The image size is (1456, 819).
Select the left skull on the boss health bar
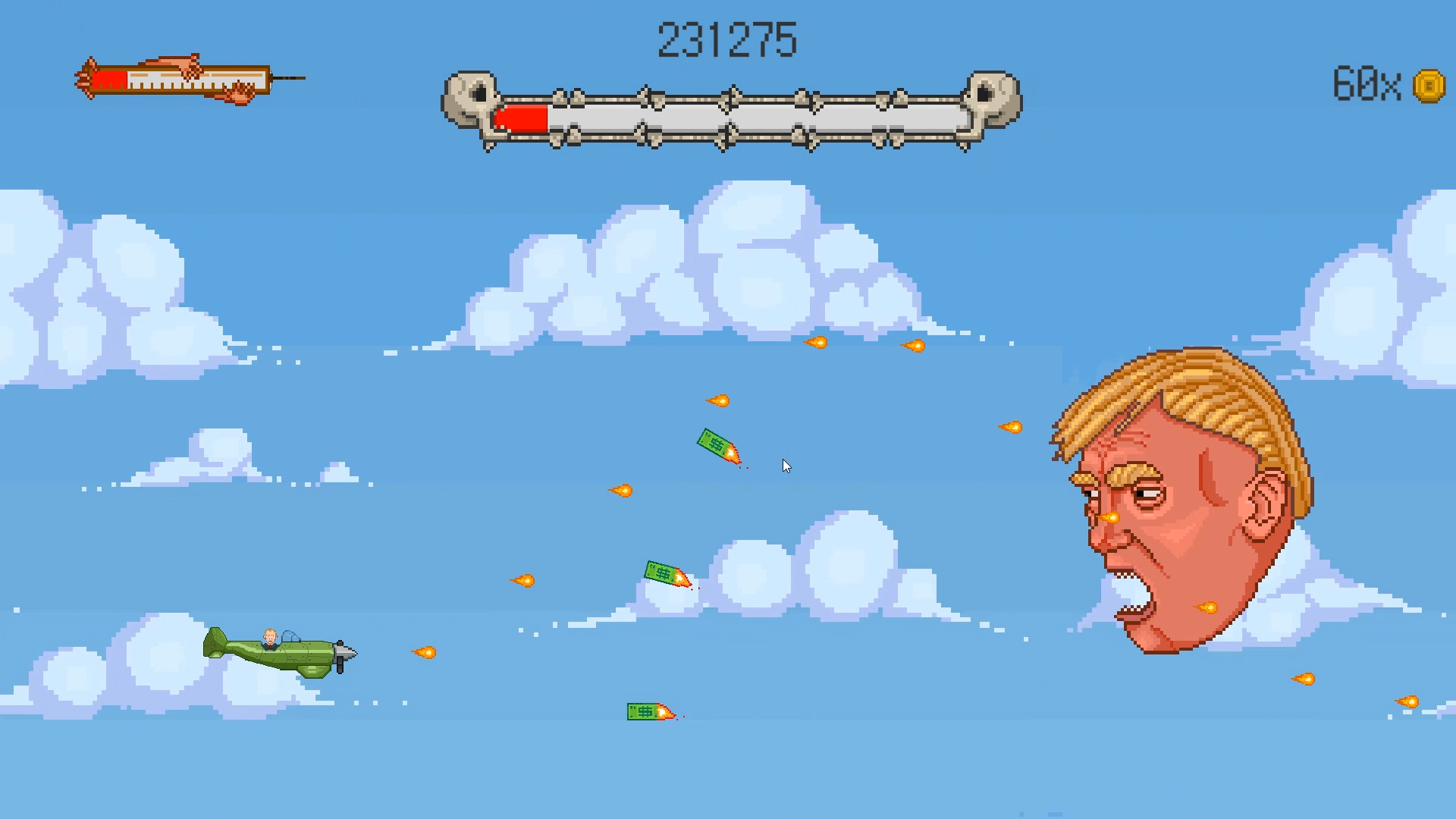coord(470,99)
